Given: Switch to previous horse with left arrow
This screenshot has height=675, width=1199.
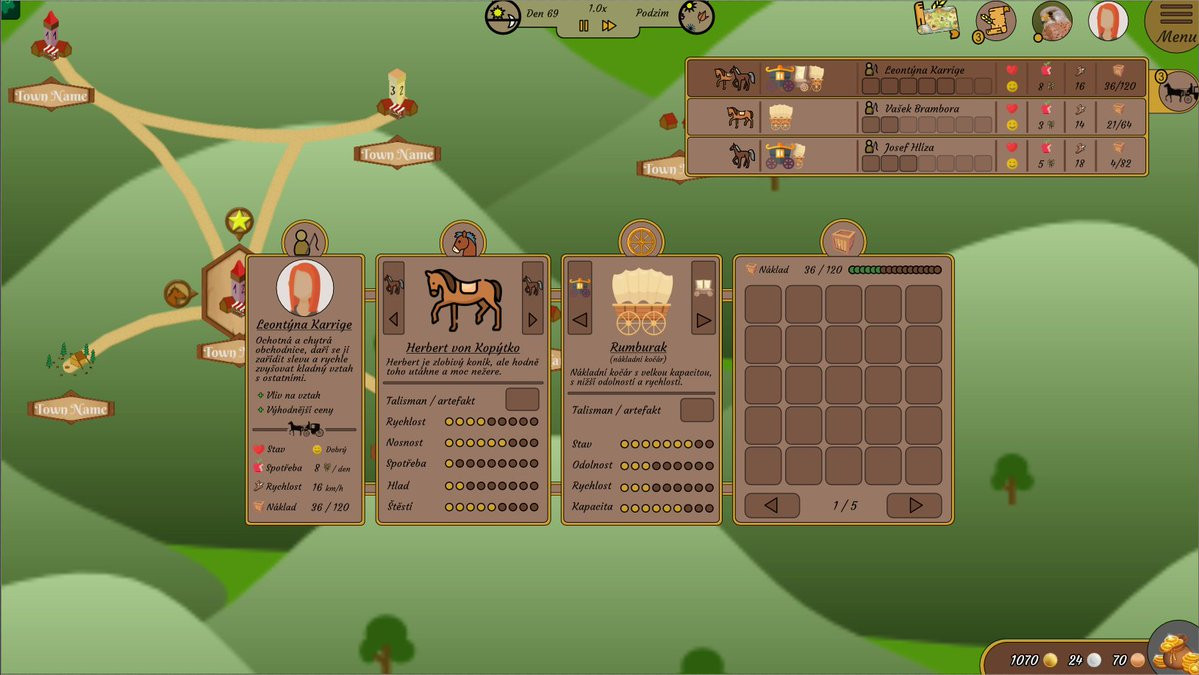Looking at the screenshot, I should tap(394, 319).
